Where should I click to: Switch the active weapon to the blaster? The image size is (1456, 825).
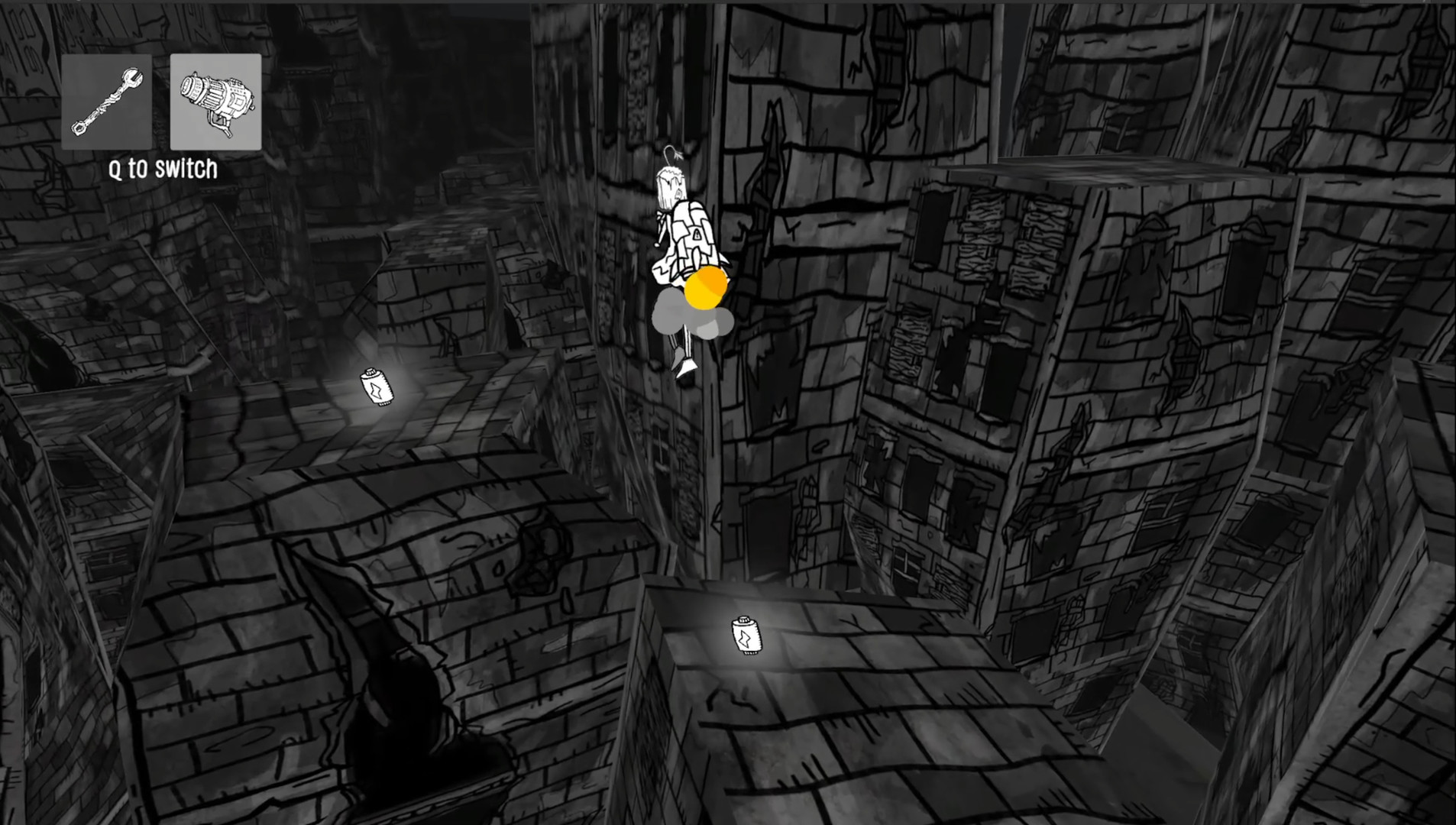click(216, 101)
